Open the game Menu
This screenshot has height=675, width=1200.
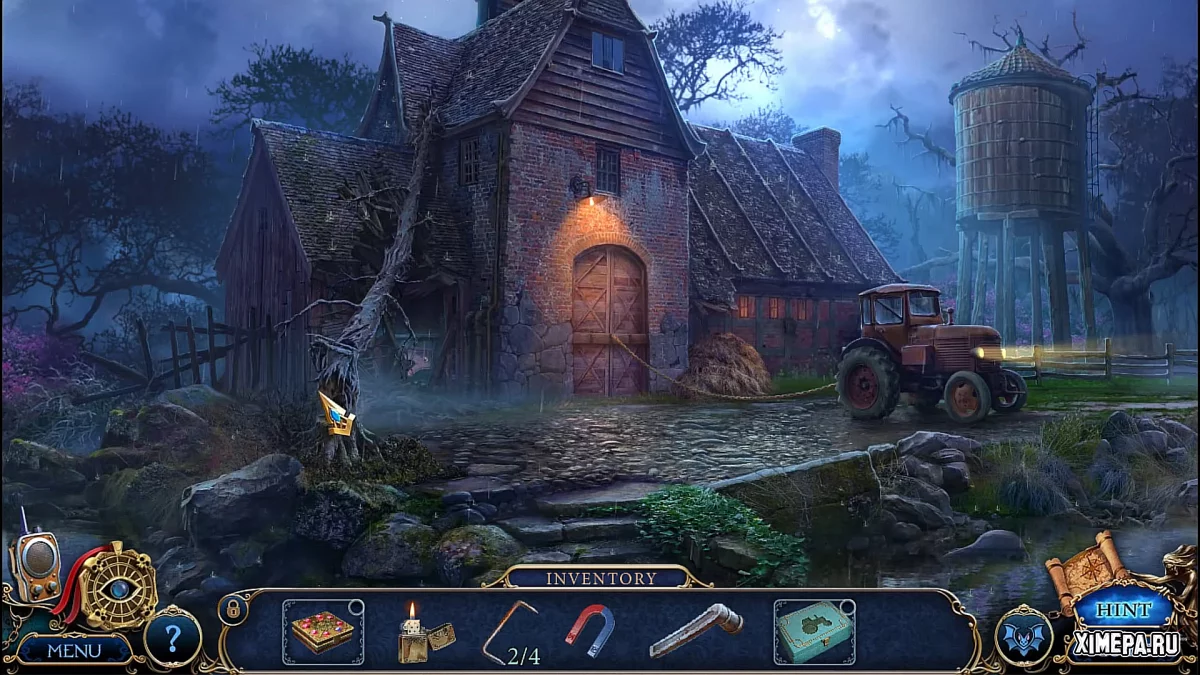(x=74, y=650)
